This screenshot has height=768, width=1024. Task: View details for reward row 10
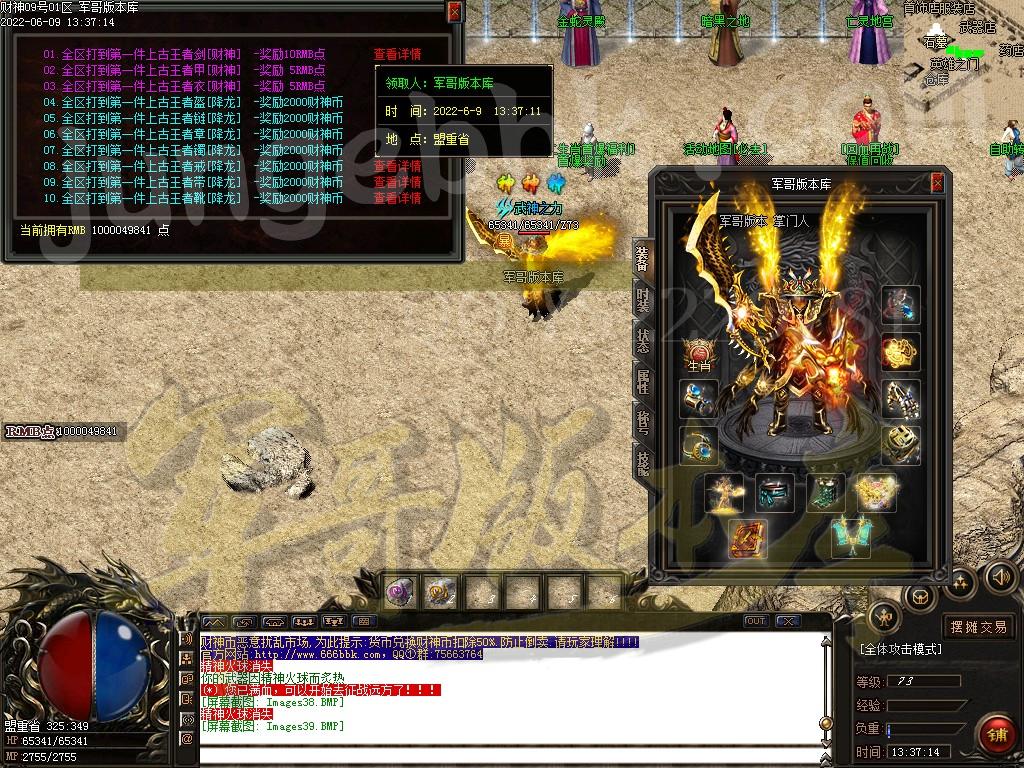point(397,199)
